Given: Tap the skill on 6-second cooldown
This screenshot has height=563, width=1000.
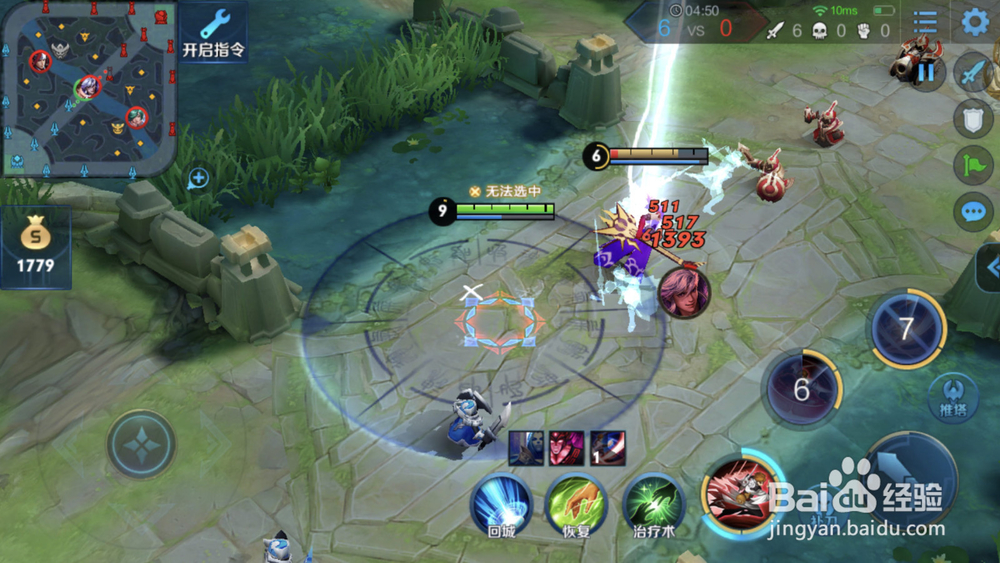Looking at the screenshot, I should 802,388.
